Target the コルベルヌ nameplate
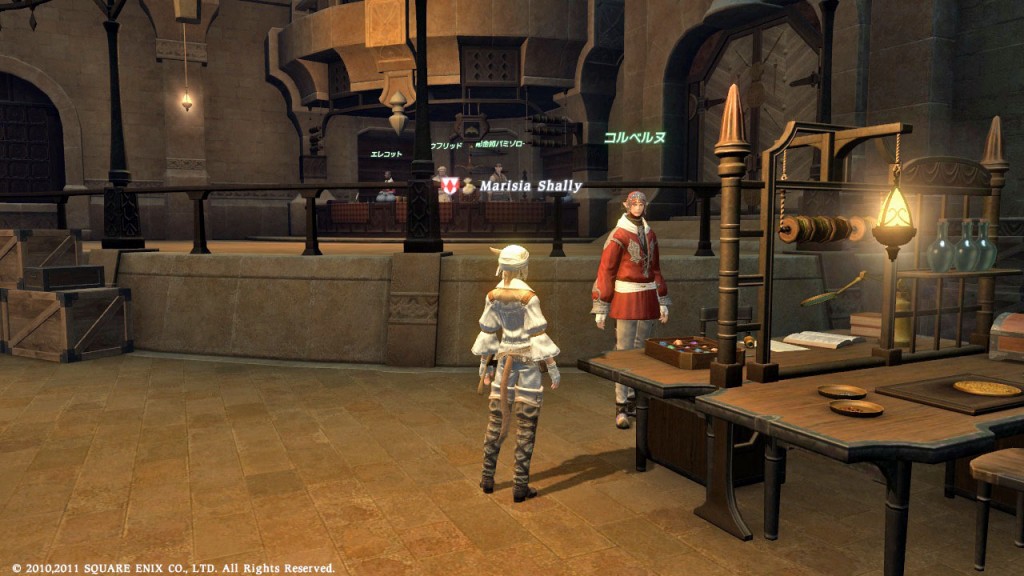 pyautogui.click(x=634, y=137)
